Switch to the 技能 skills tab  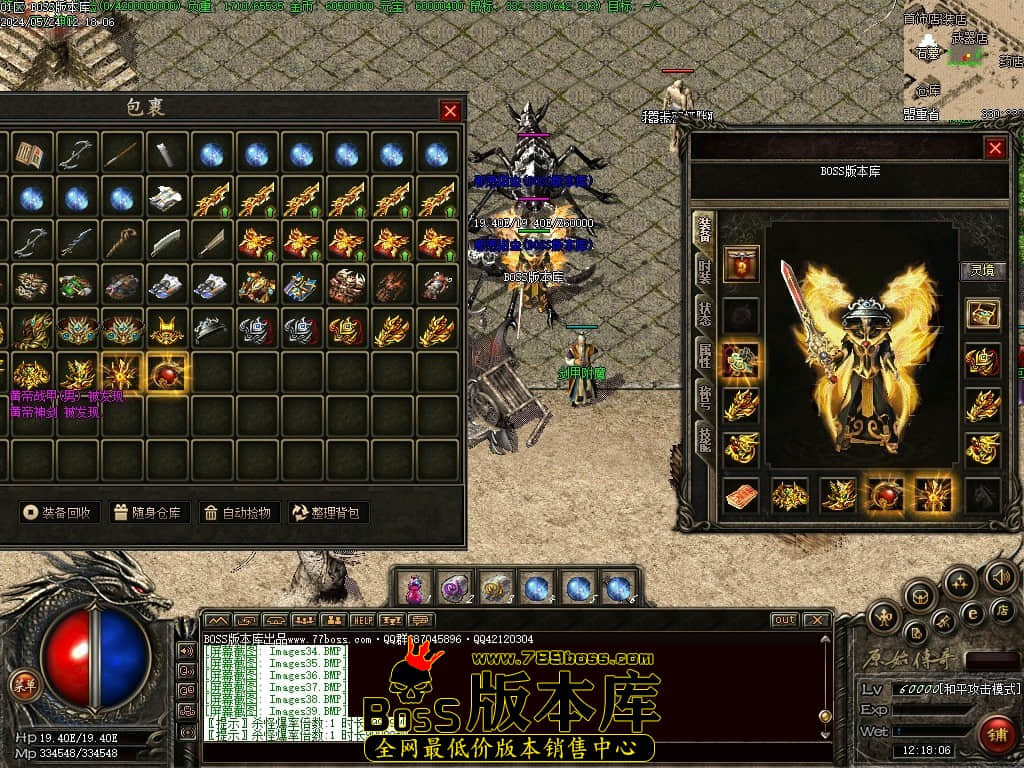(704, 437)
